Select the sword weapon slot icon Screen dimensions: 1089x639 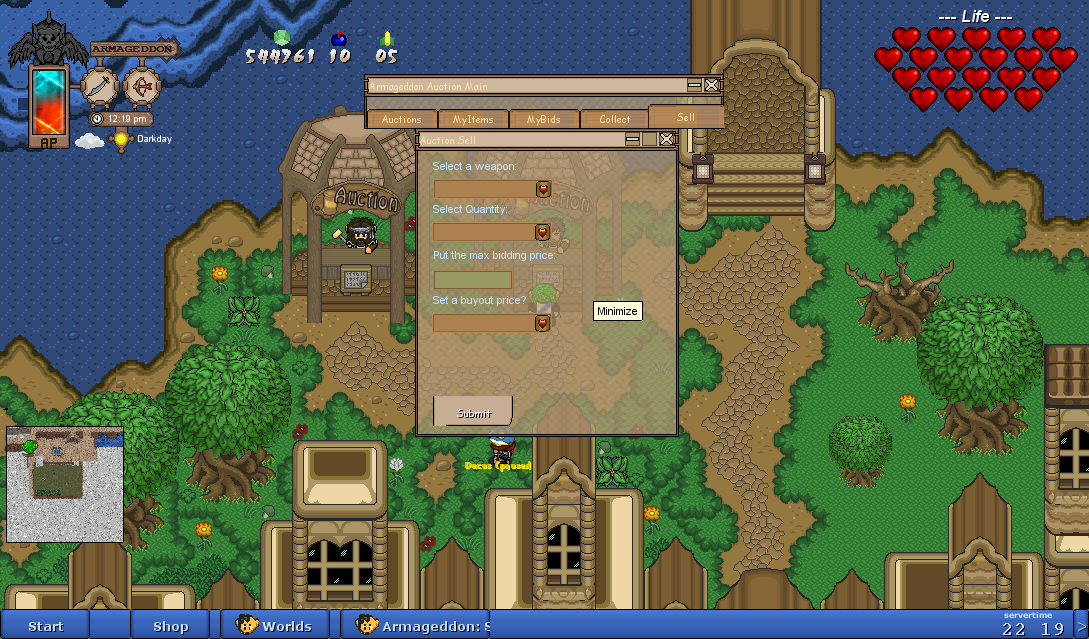pyautogui.click(x=100, y=86)
